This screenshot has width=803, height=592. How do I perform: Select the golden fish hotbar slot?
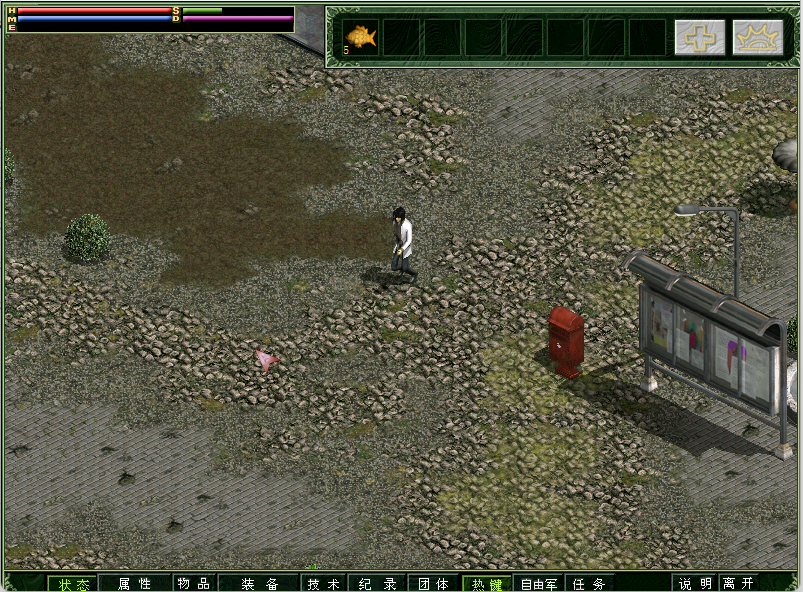coord(361,37)
